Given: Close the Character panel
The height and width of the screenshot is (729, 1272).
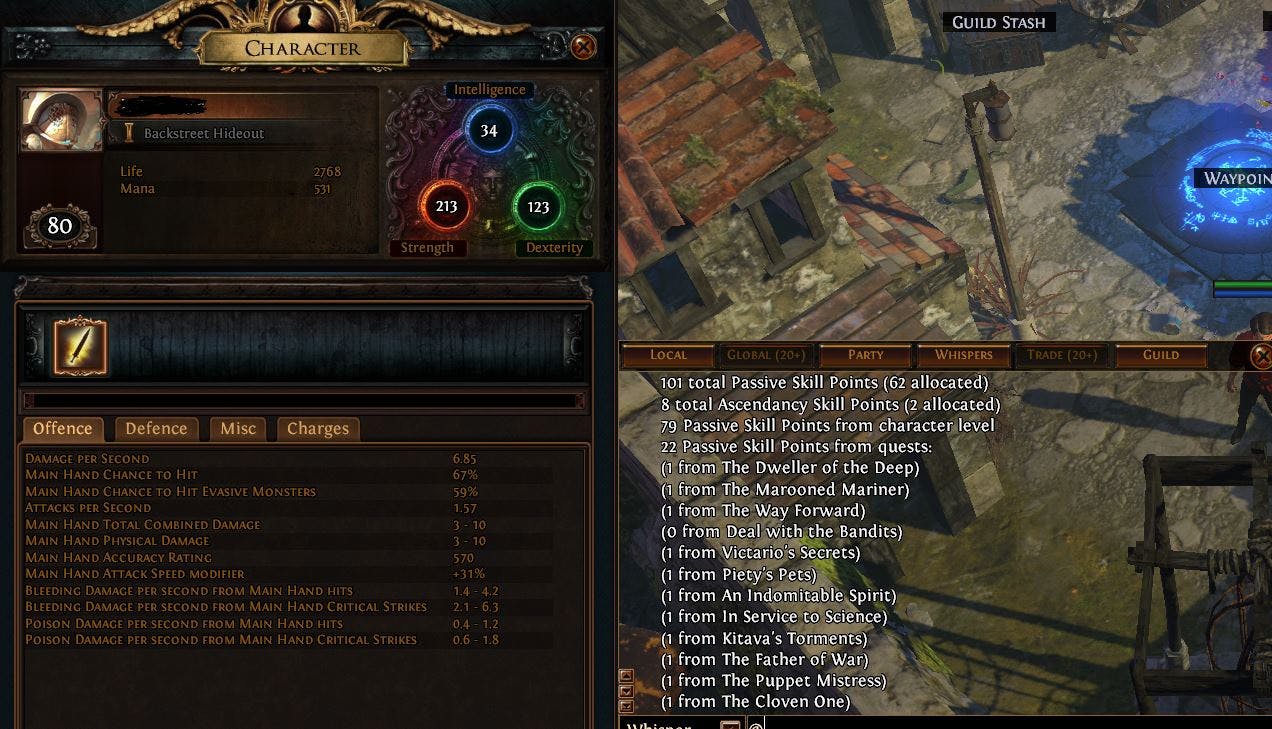Looking at the screenshot, I should coord(583,47).
